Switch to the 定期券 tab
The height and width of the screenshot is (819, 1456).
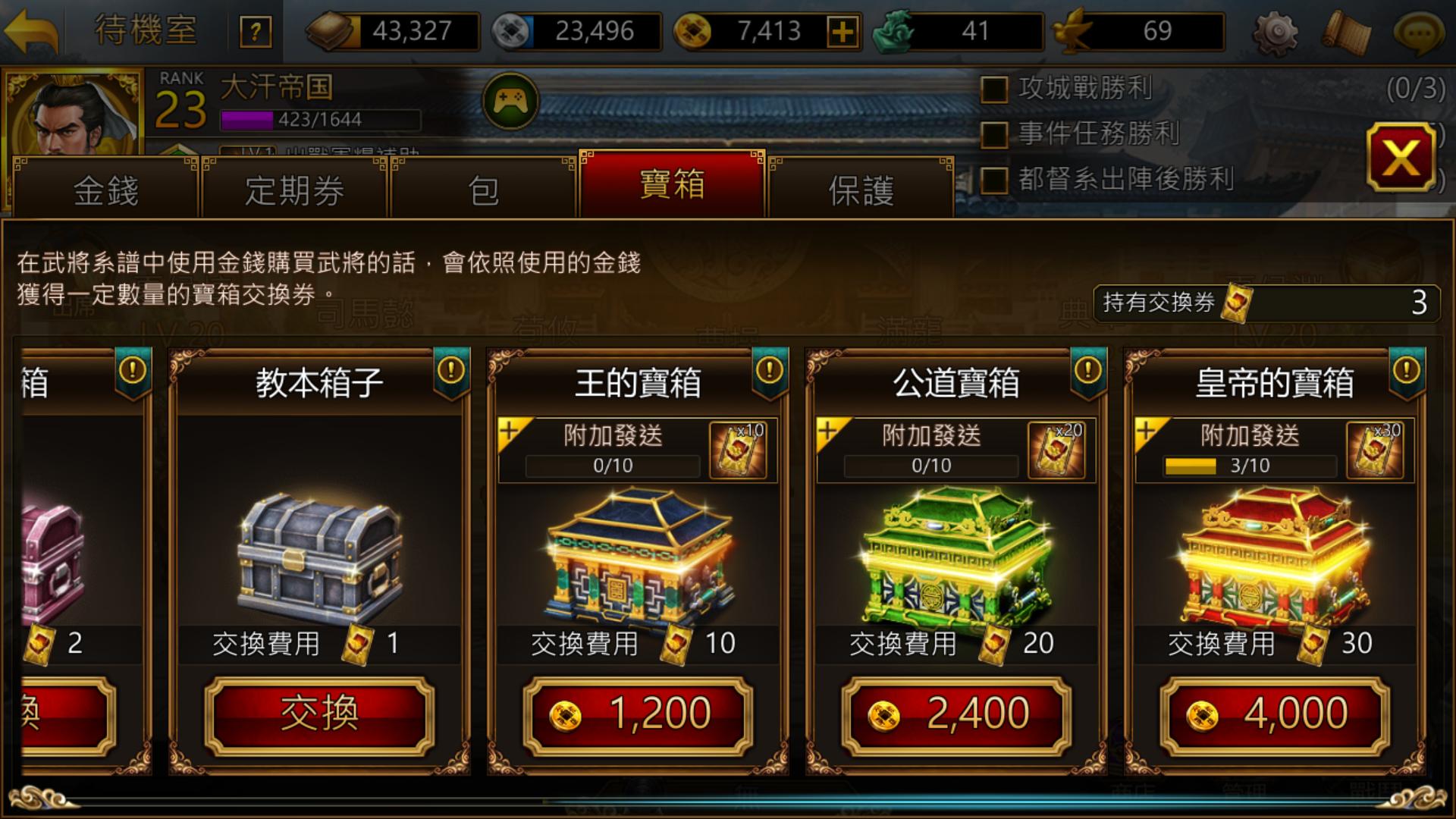pyautogui.click(x=292, y=191)
